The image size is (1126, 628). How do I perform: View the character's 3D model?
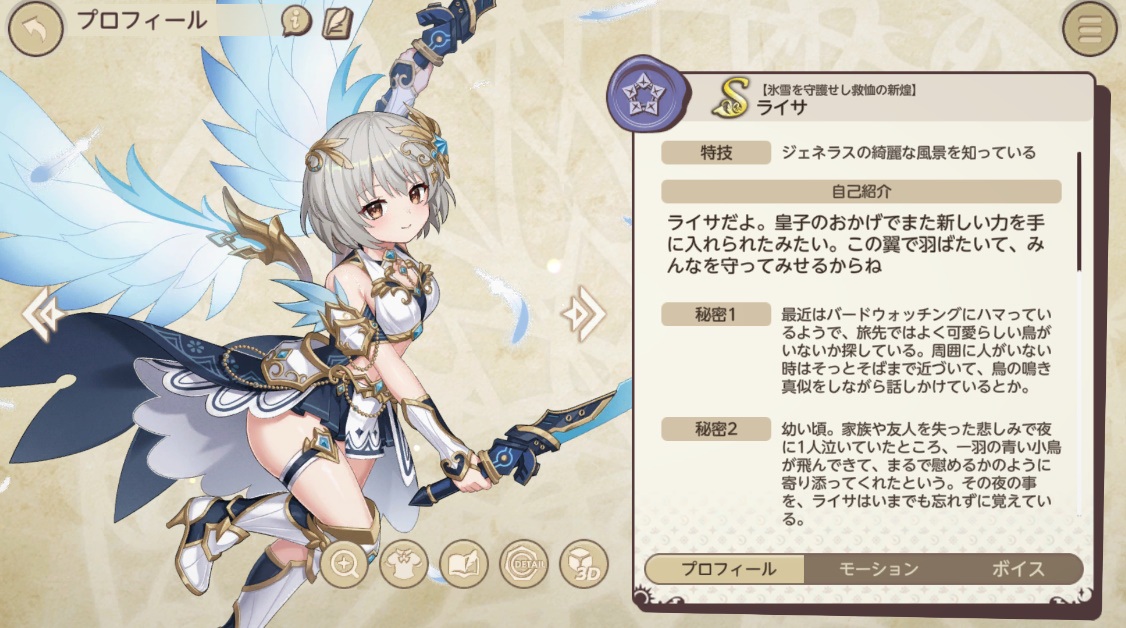click(583, 566)
